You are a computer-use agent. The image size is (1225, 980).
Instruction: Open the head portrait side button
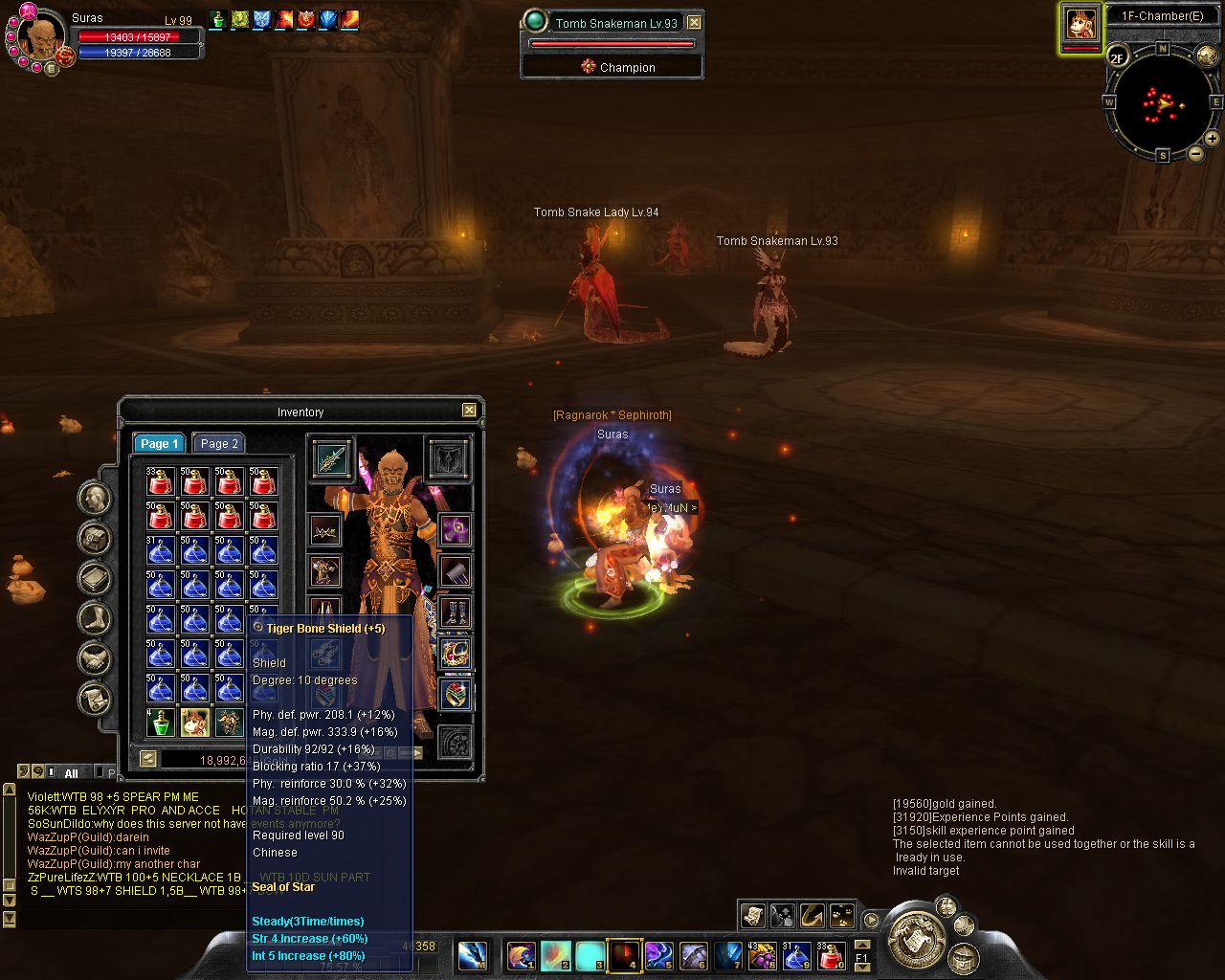pyautogui.click(x=95, y=499)
